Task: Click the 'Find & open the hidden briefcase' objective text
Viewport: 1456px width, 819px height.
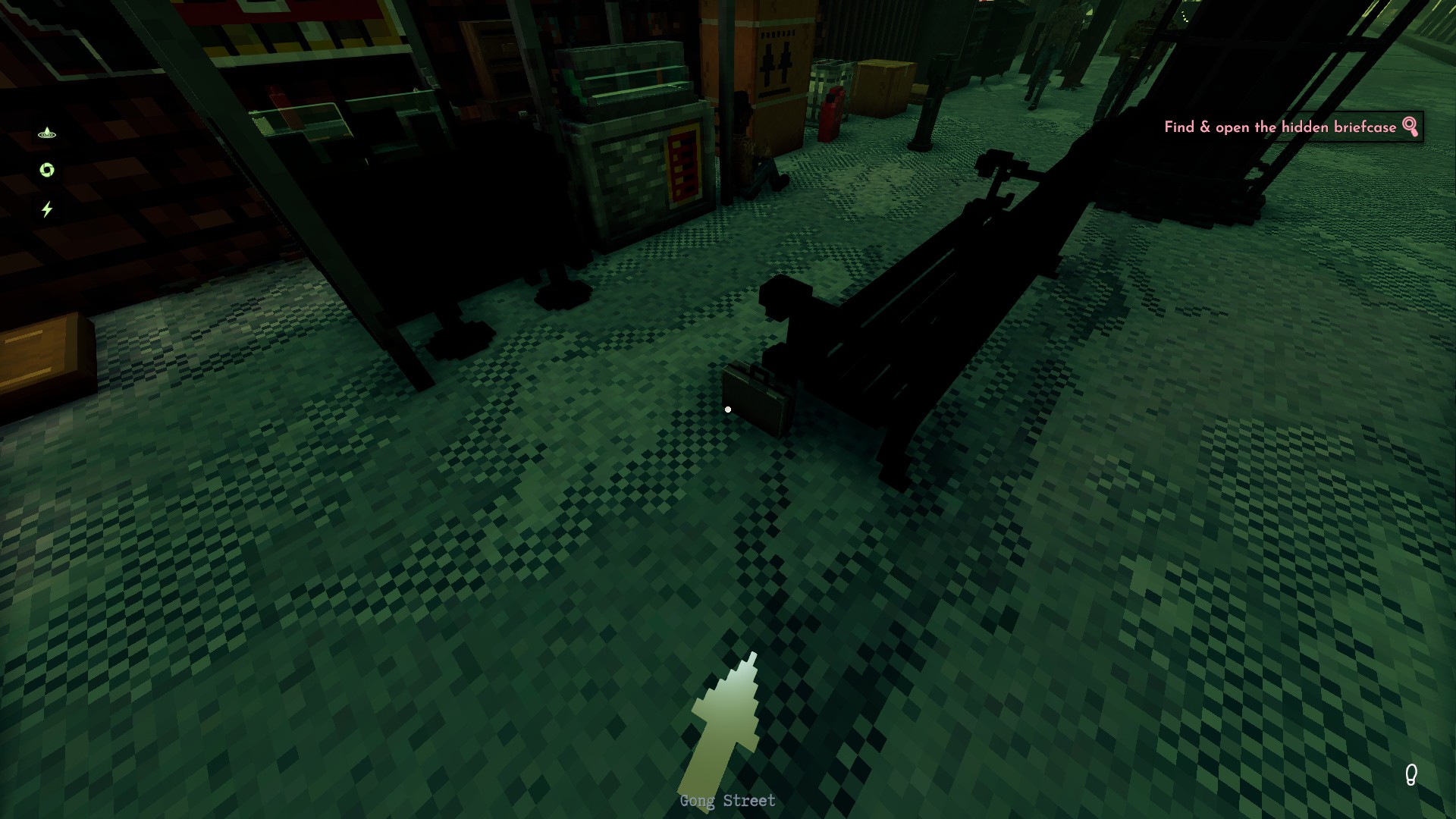Action: coord(1280,127)
